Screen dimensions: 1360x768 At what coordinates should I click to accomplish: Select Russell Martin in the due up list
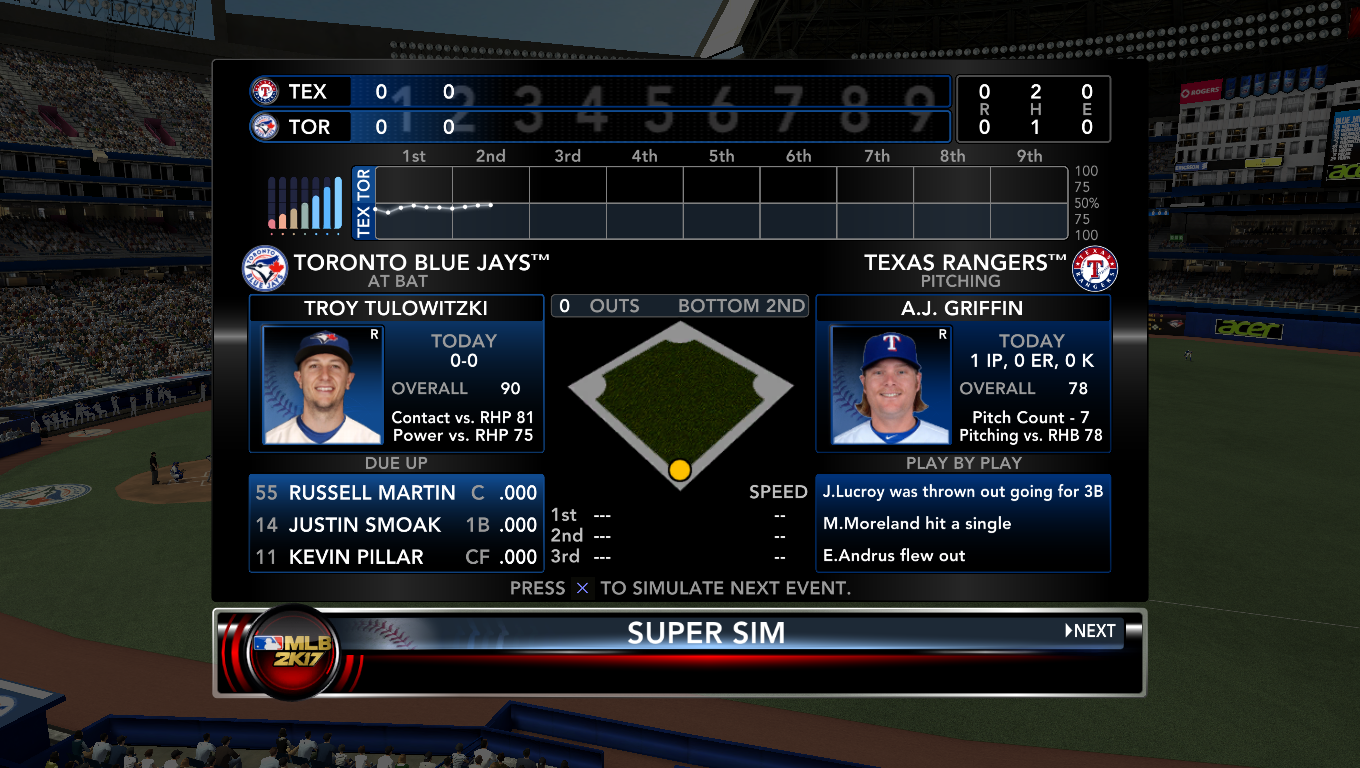[396, 492]
